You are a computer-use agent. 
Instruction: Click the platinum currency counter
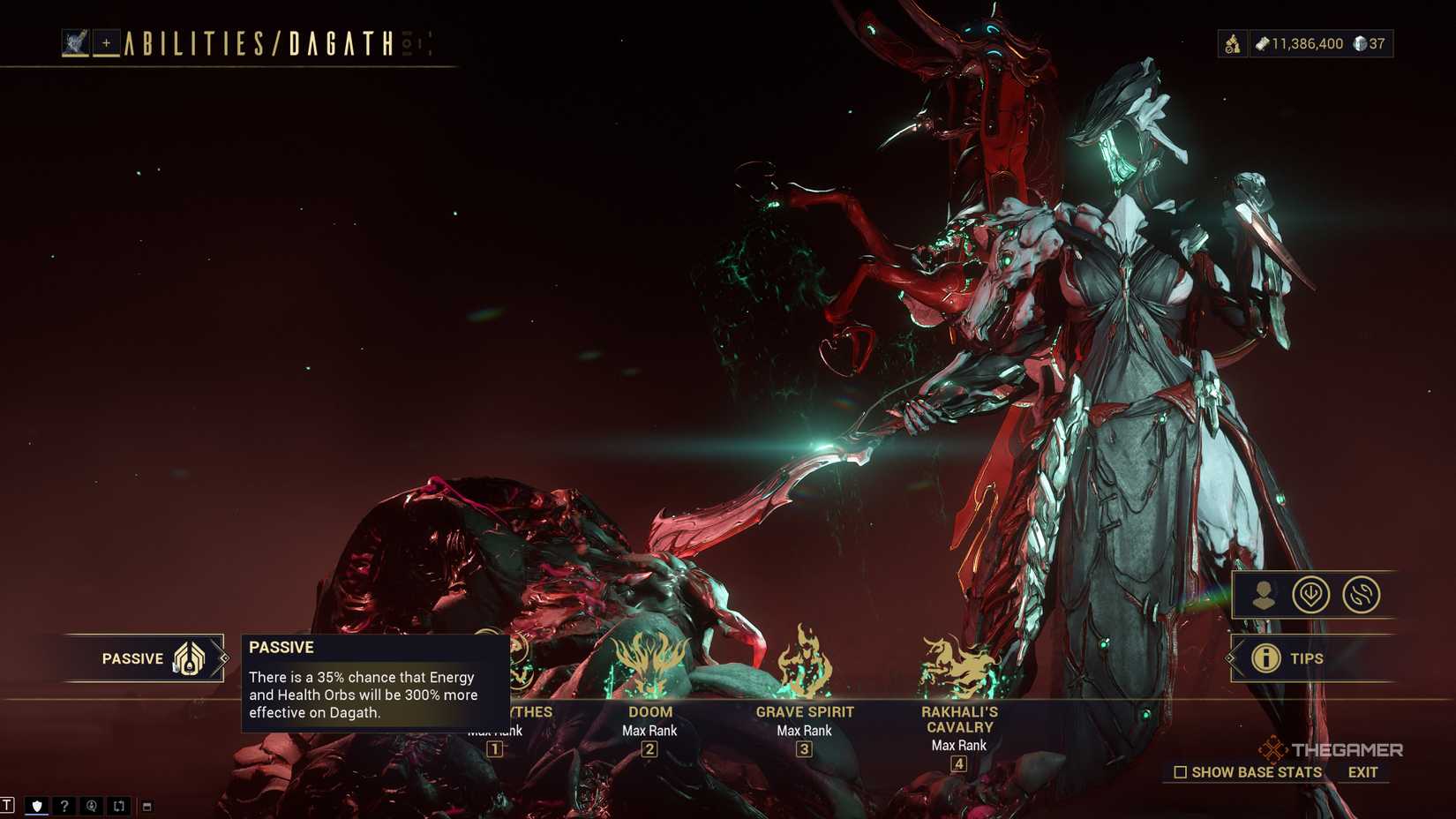[1368, 42]
